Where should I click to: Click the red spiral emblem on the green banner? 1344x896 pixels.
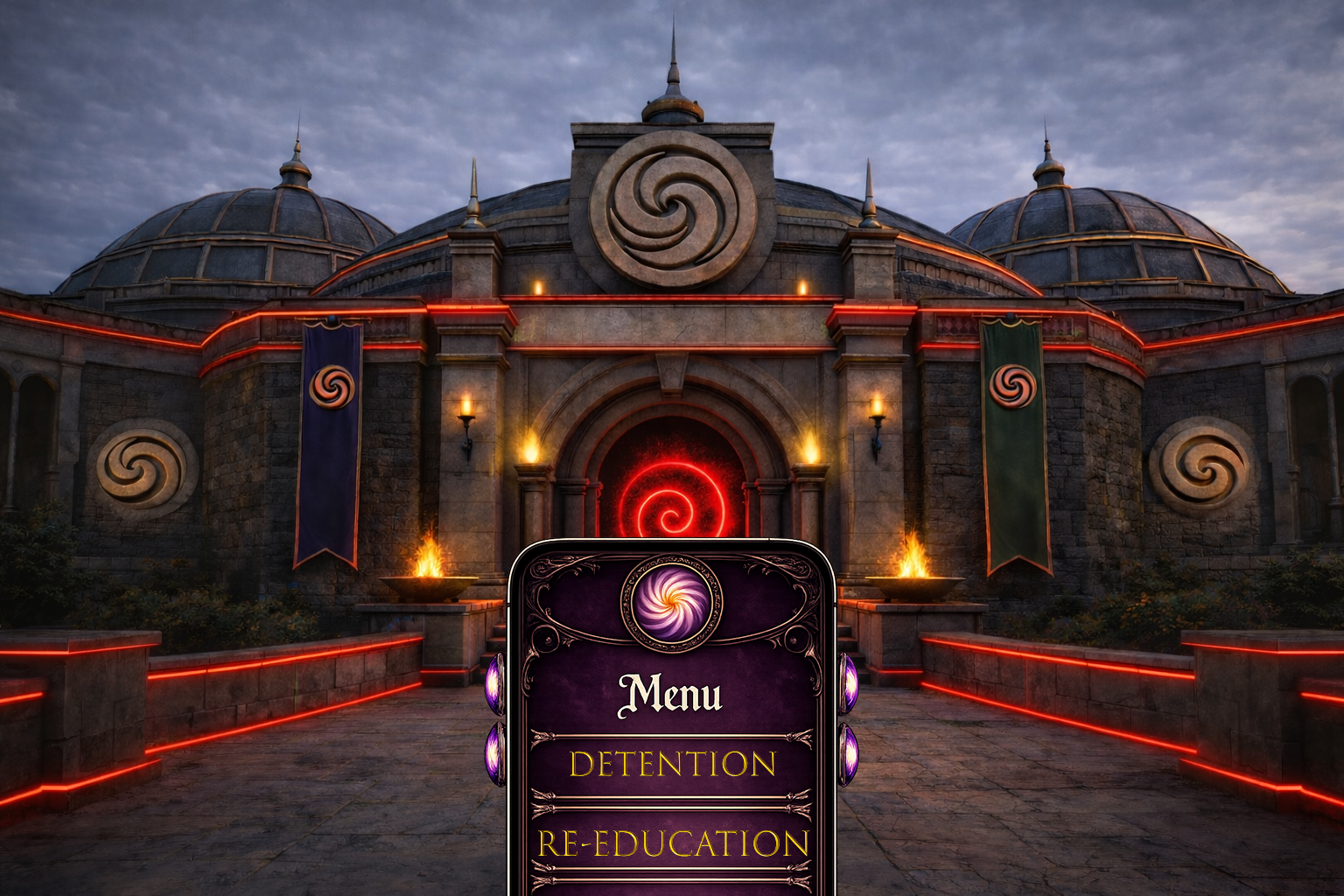[x=1012, y=385]
